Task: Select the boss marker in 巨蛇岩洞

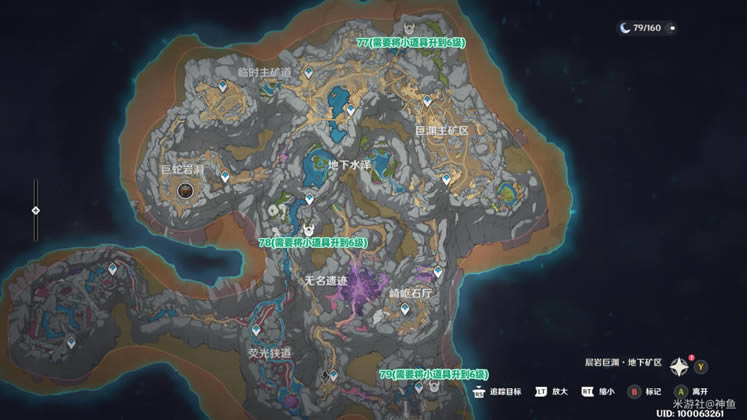Action: 185,188
